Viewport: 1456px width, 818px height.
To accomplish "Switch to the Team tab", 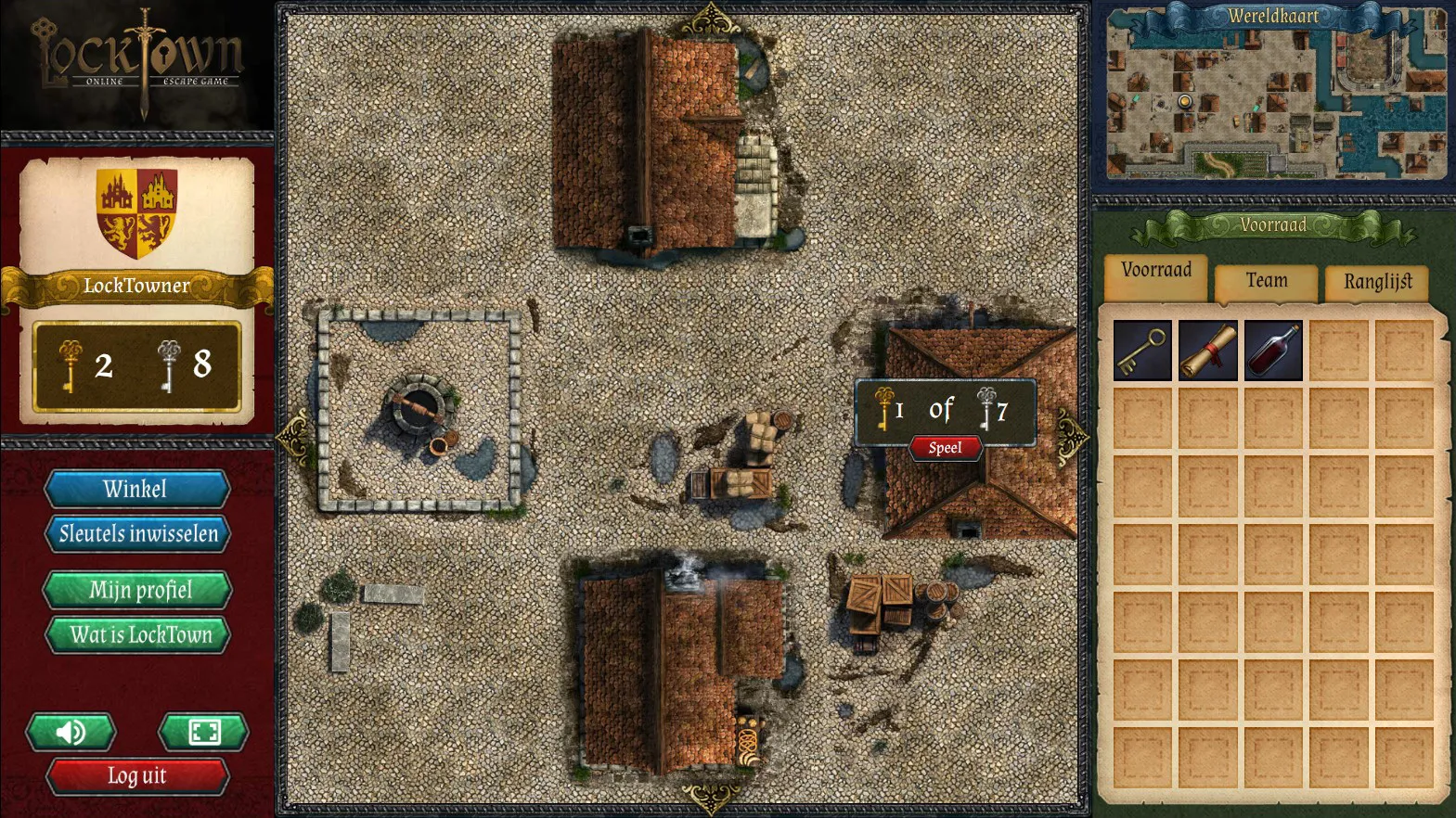I will point(1266,281).
